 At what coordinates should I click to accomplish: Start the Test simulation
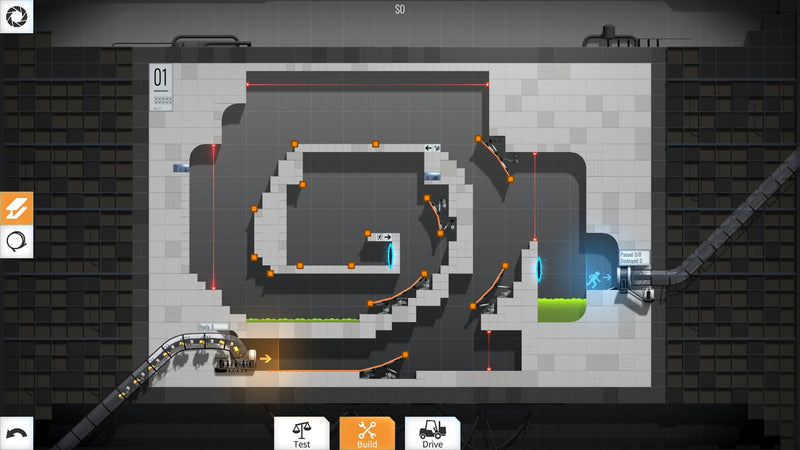pos(302,433)
